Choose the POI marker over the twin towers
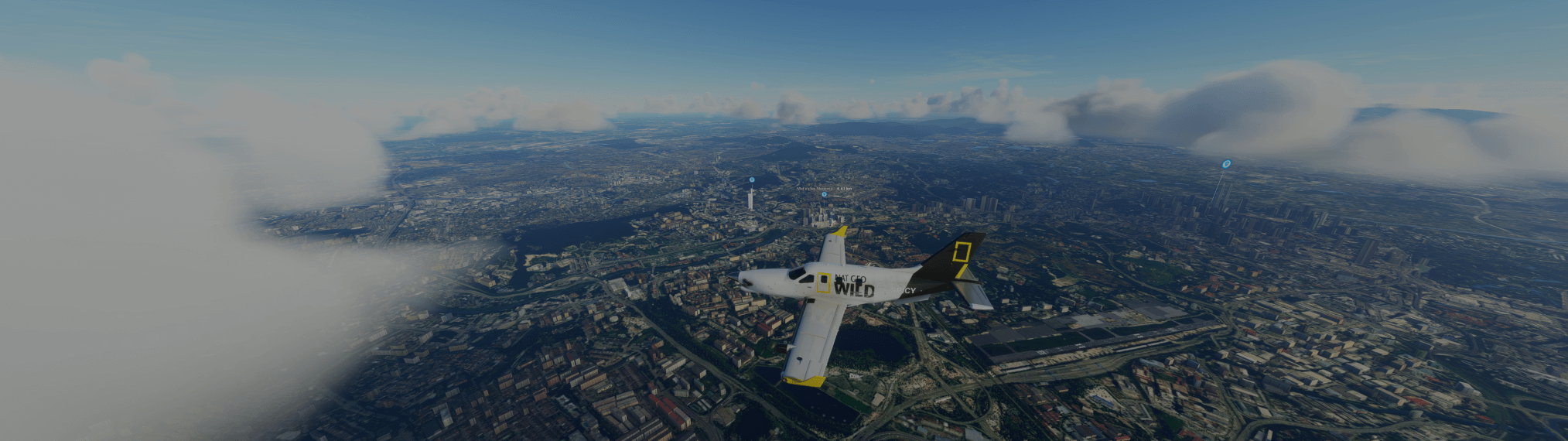This screenshot has height=441, width=1568. (1226, 164)
